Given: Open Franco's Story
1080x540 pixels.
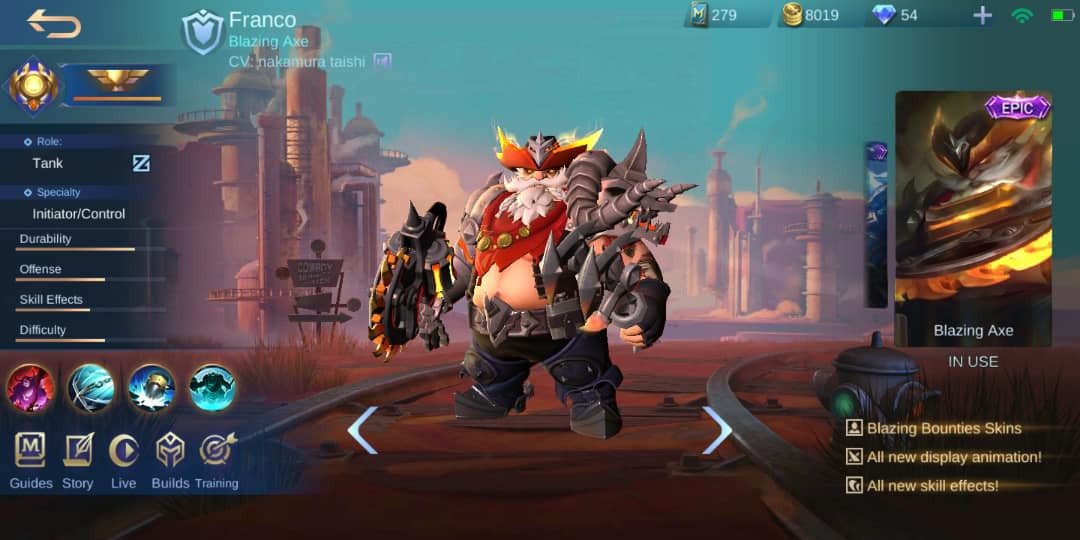Looking at the screenshot, I should 77,461.
